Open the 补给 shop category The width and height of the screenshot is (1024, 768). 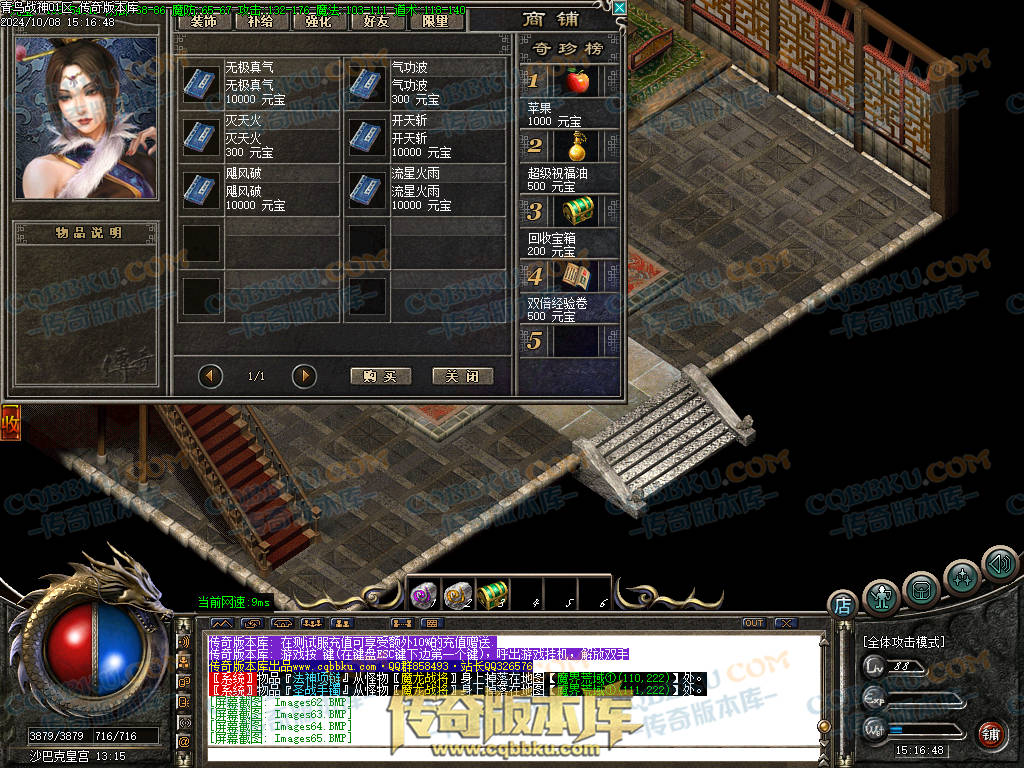260,20
